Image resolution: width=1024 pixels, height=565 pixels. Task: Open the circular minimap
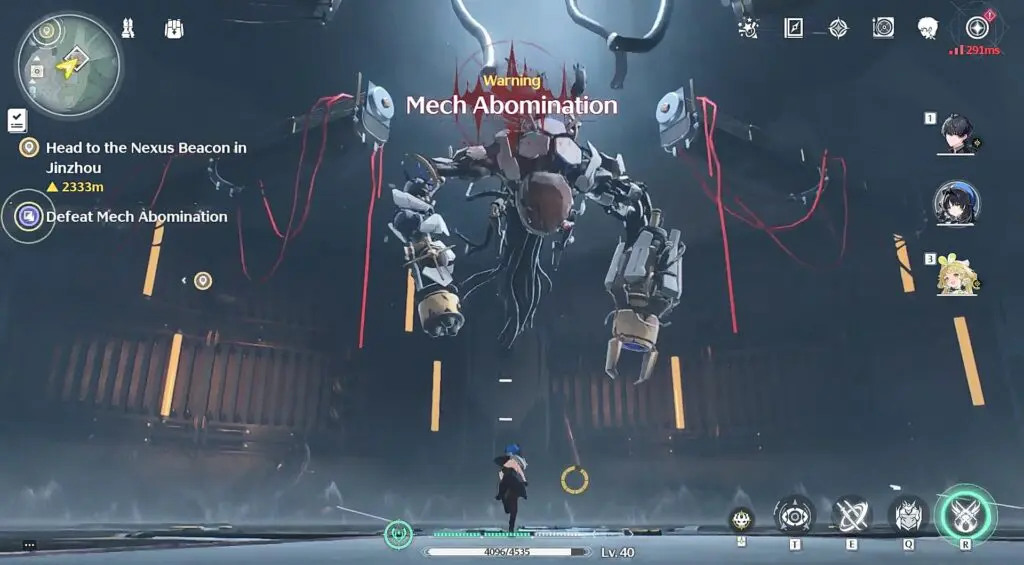68,66
